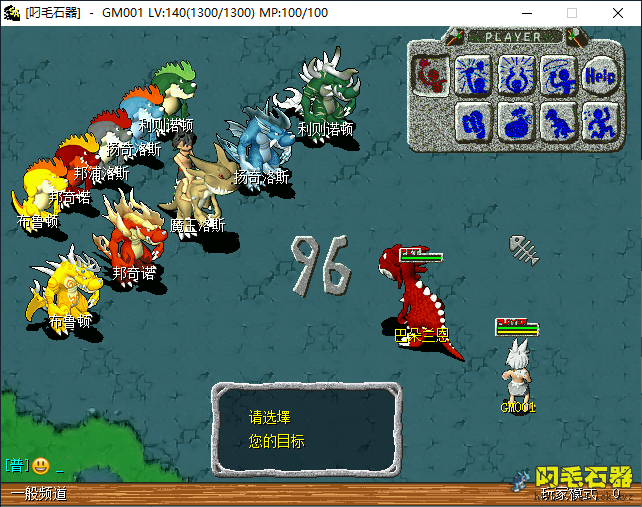Choose the shield Guard command
The width and height of the screenshot is (642, 507).
473,121
